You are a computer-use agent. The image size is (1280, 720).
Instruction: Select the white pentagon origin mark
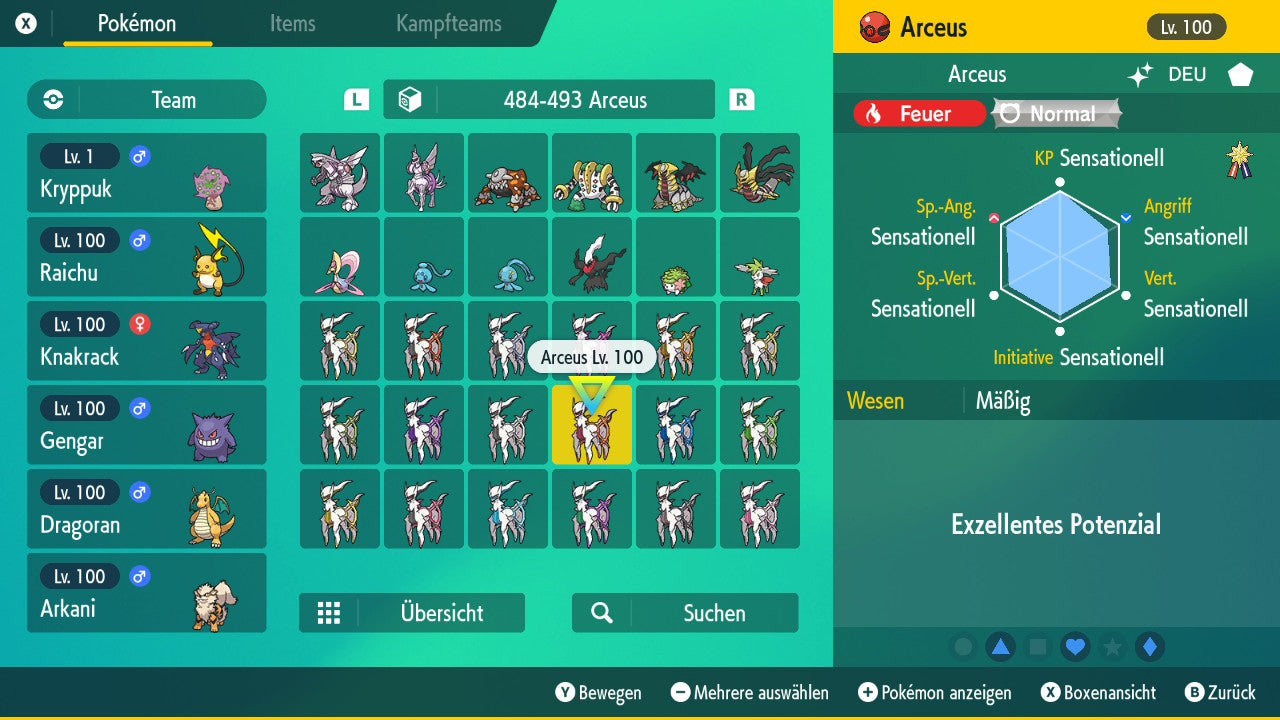1240,74
